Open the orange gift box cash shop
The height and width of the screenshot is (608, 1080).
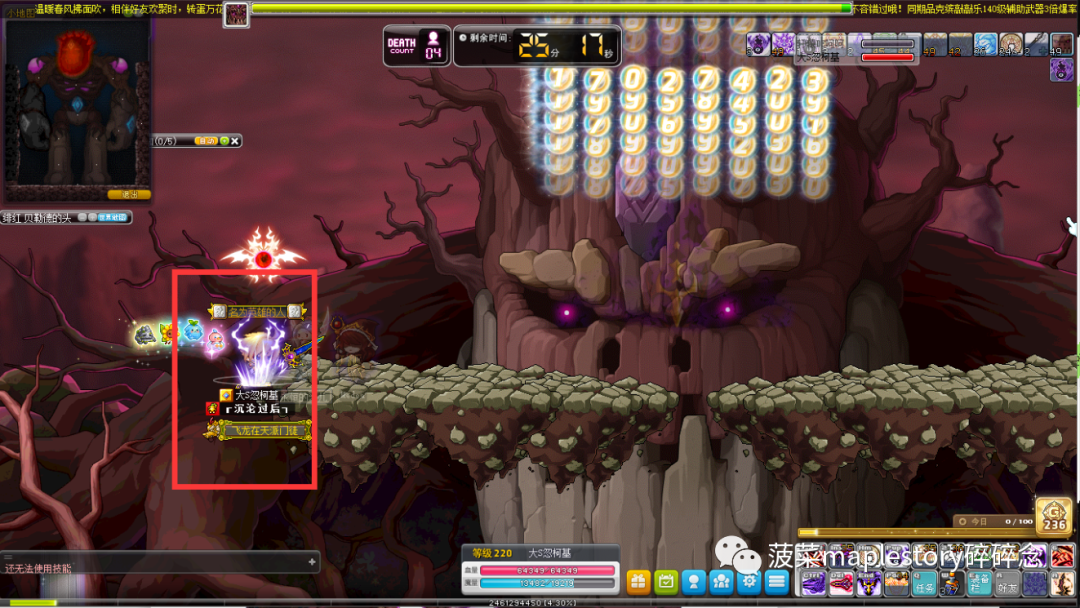[638, 581]
